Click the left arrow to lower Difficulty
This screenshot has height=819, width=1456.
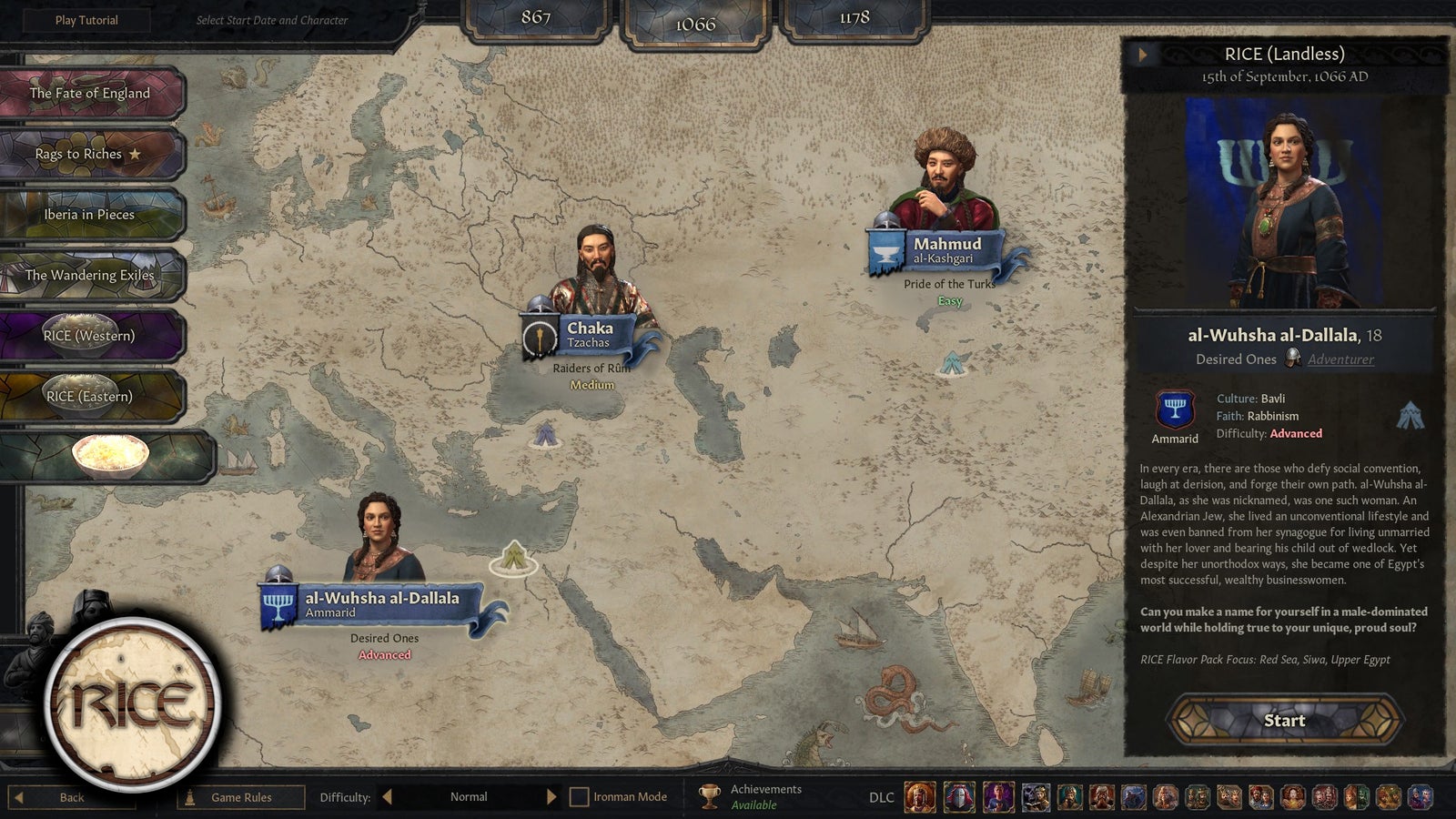[388, 796]
